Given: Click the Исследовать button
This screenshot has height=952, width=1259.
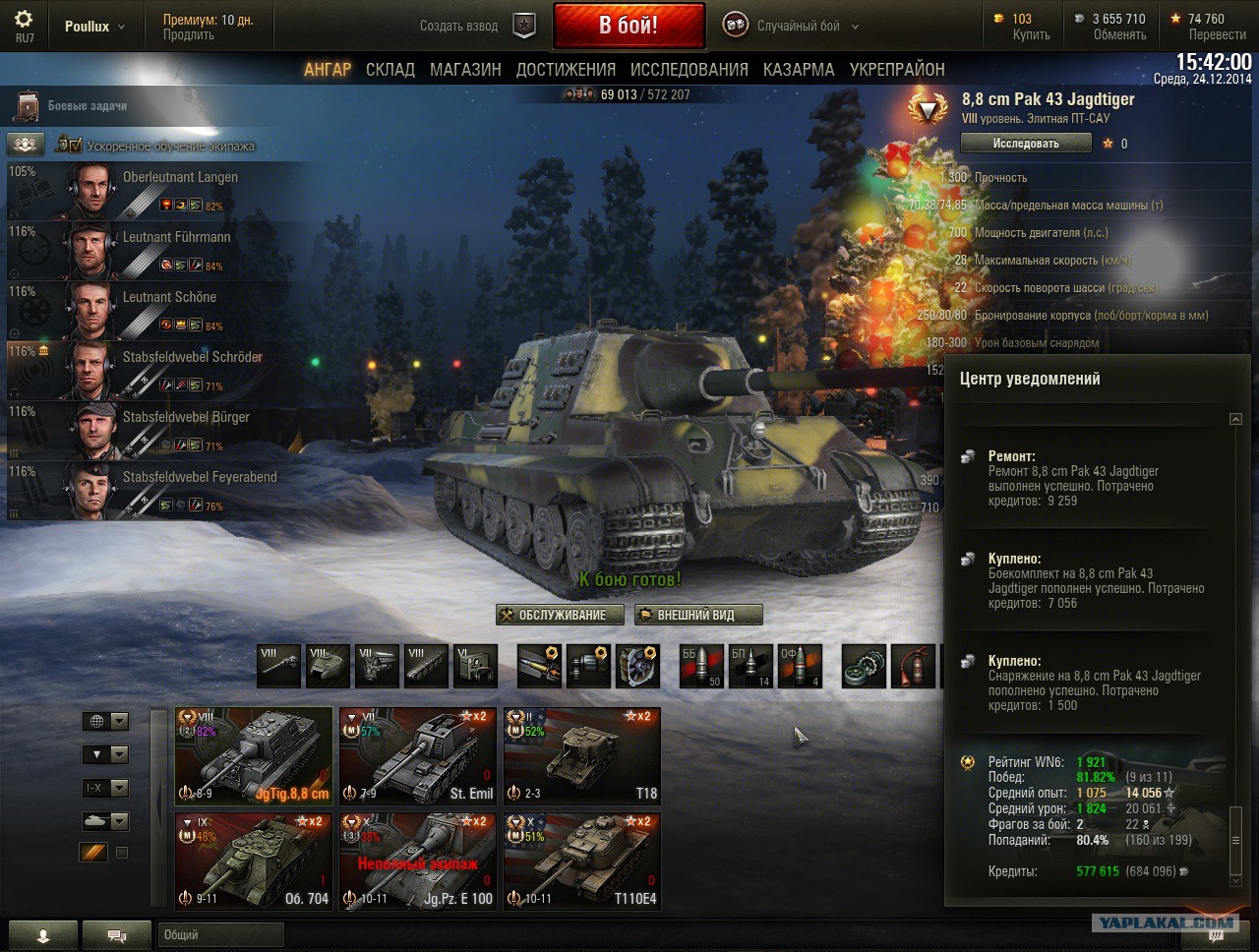Looking at the screenshot, I should pos(1026,144).
